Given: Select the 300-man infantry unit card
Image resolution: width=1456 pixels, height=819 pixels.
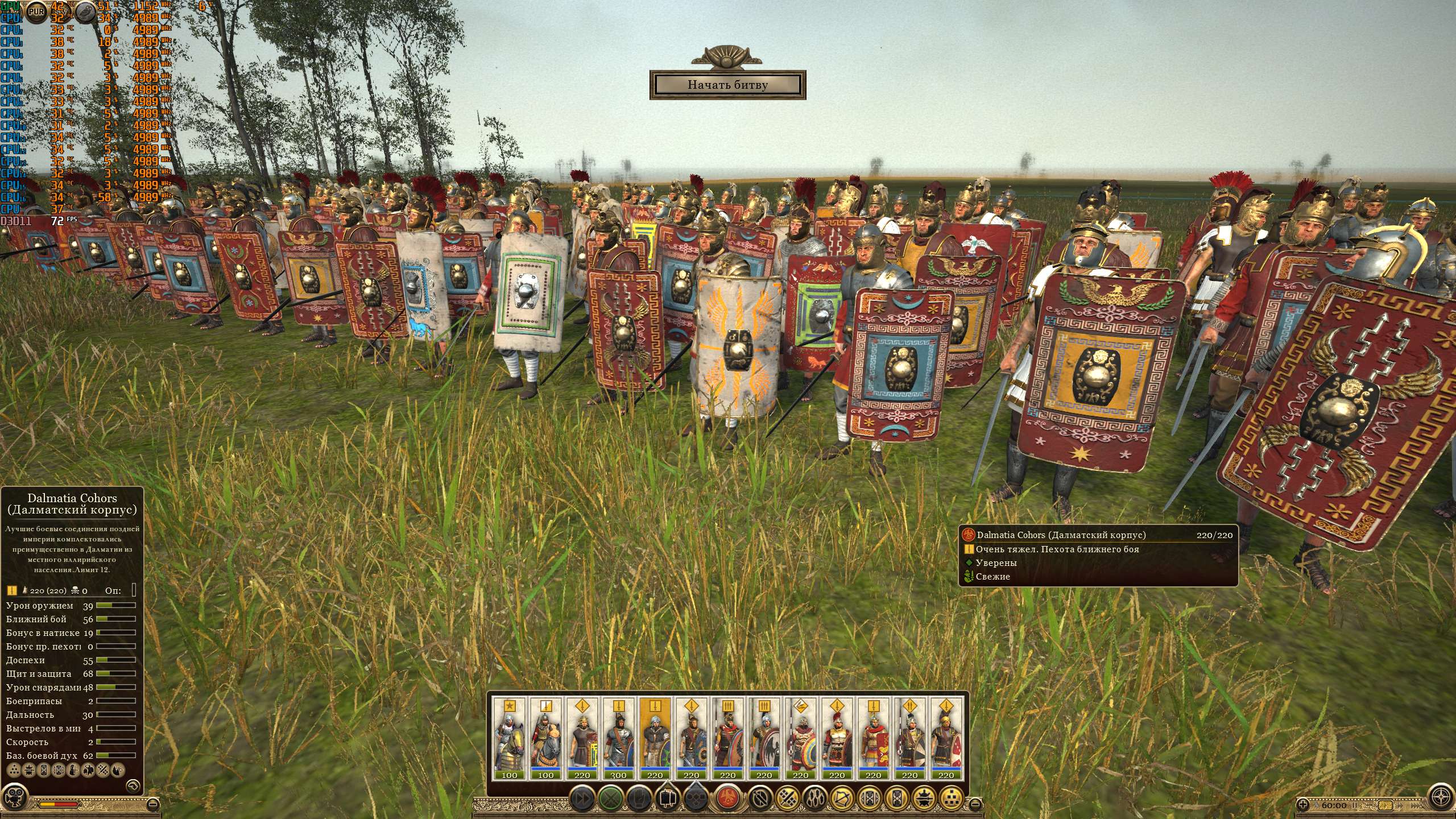Looking at the screenshot, I should [618, 738].
